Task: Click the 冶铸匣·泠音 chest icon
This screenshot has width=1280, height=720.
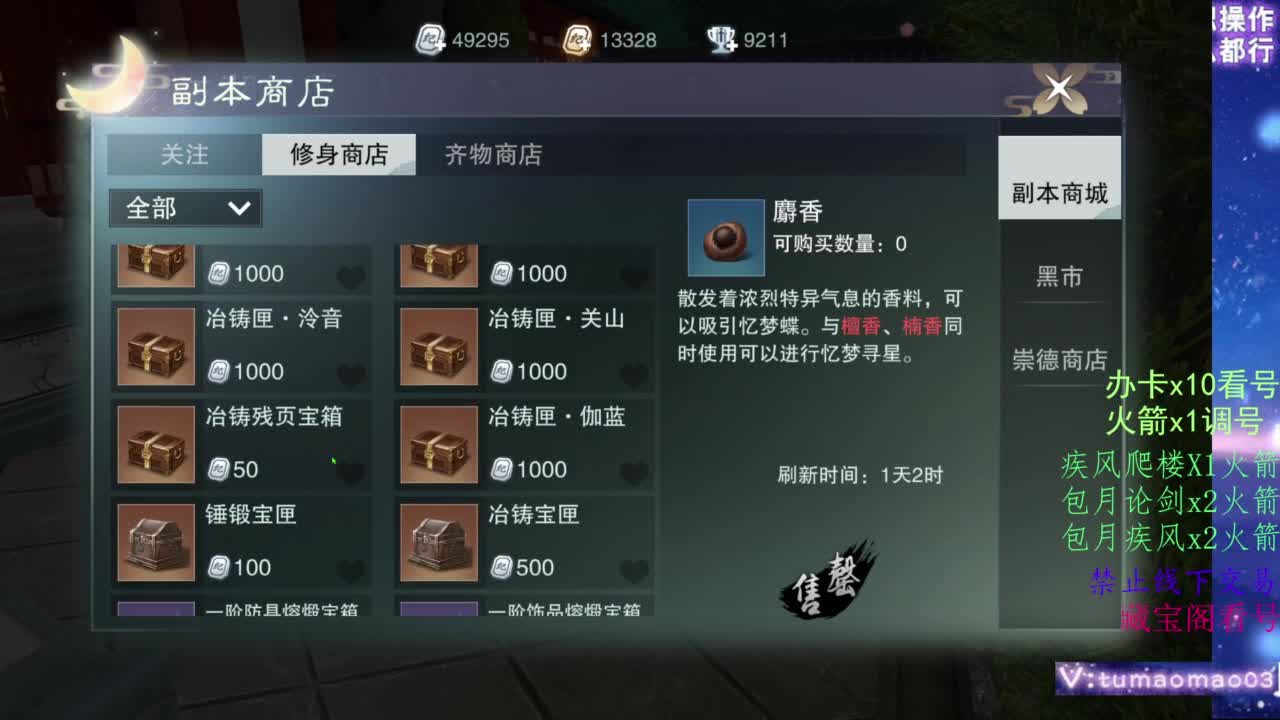Action: pos(154,346)
